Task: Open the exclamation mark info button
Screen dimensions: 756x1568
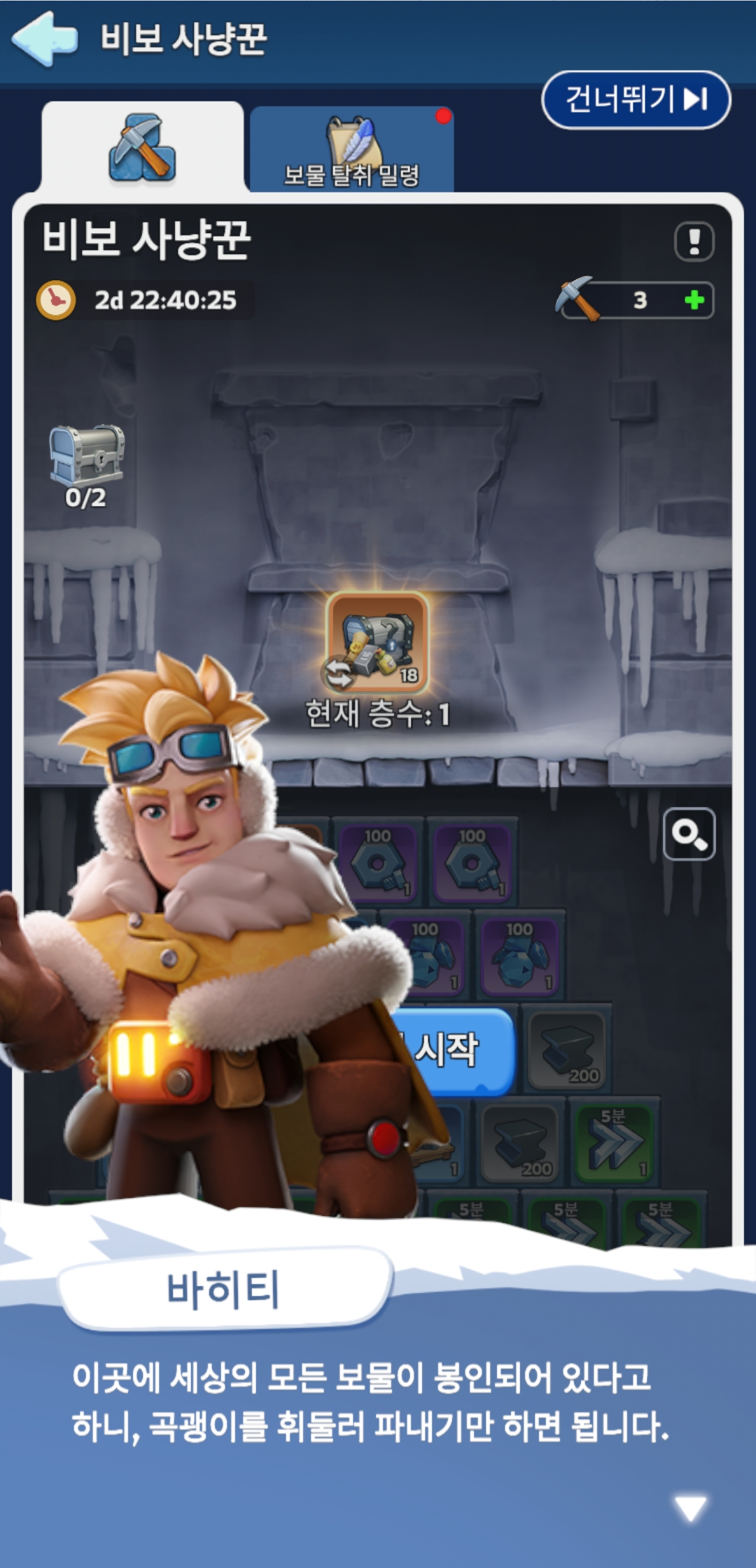Action: click(x=694, y=241)
